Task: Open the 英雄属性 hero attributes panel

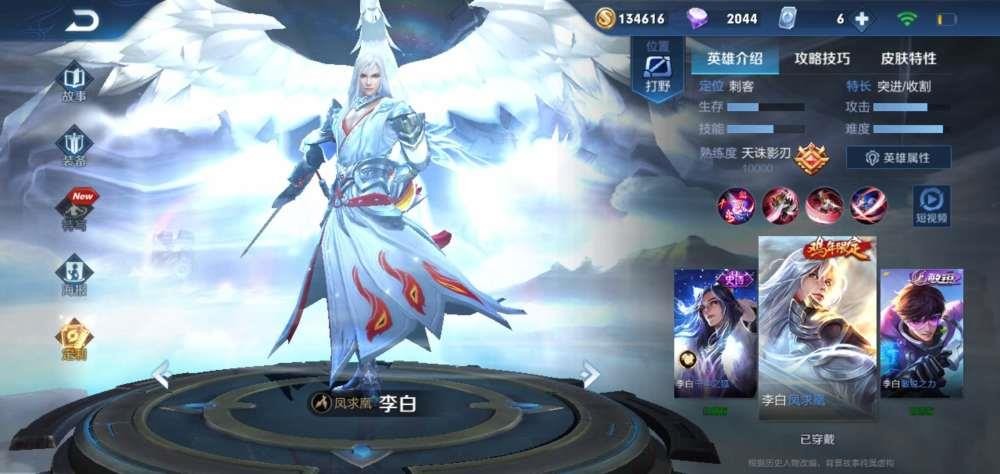Action: (898, 158)
